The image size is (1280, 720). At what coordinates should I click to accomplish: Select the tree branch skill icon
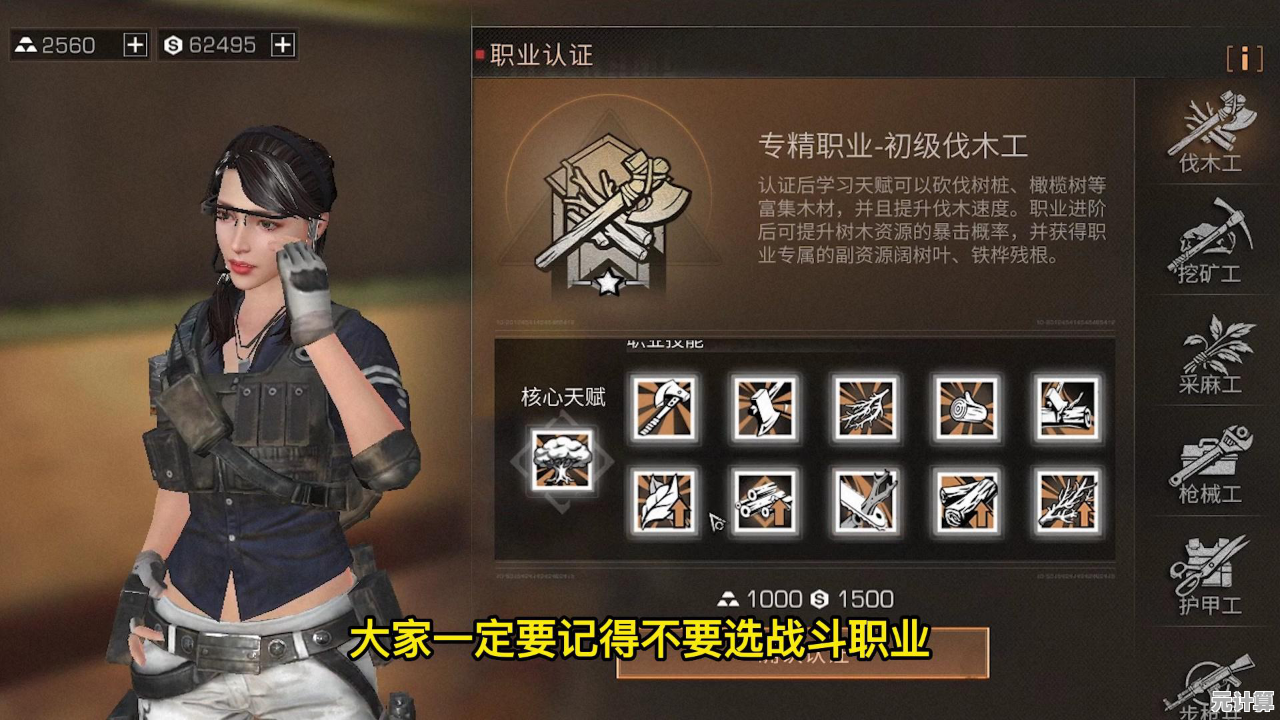tap(865, 408)
